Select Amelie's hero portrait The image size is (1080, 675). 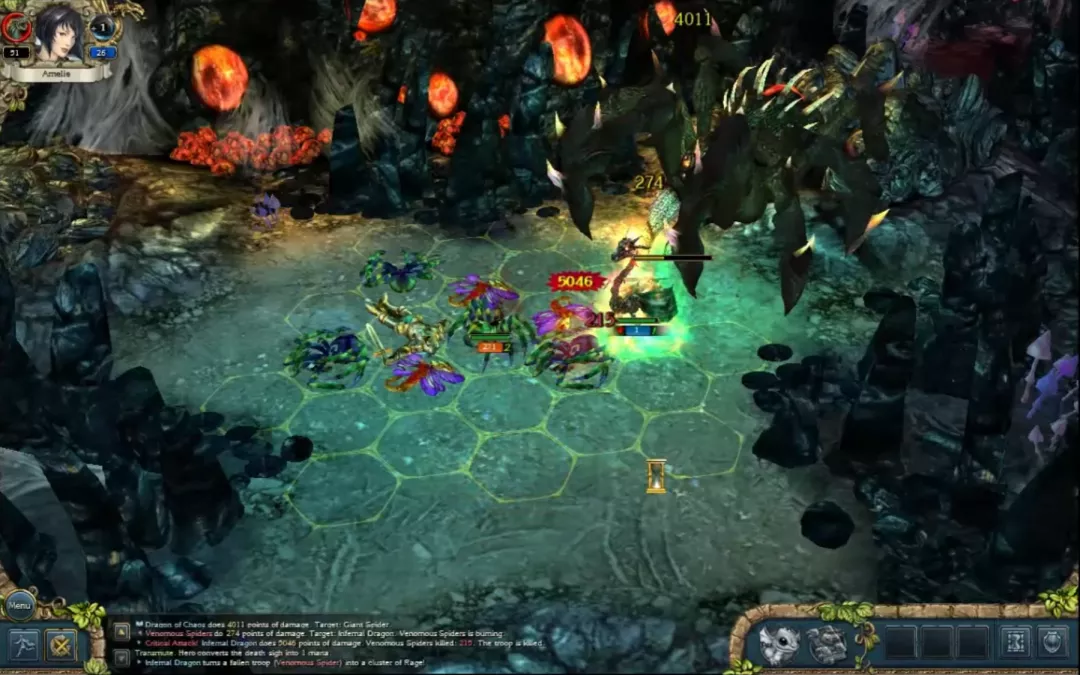60,33
